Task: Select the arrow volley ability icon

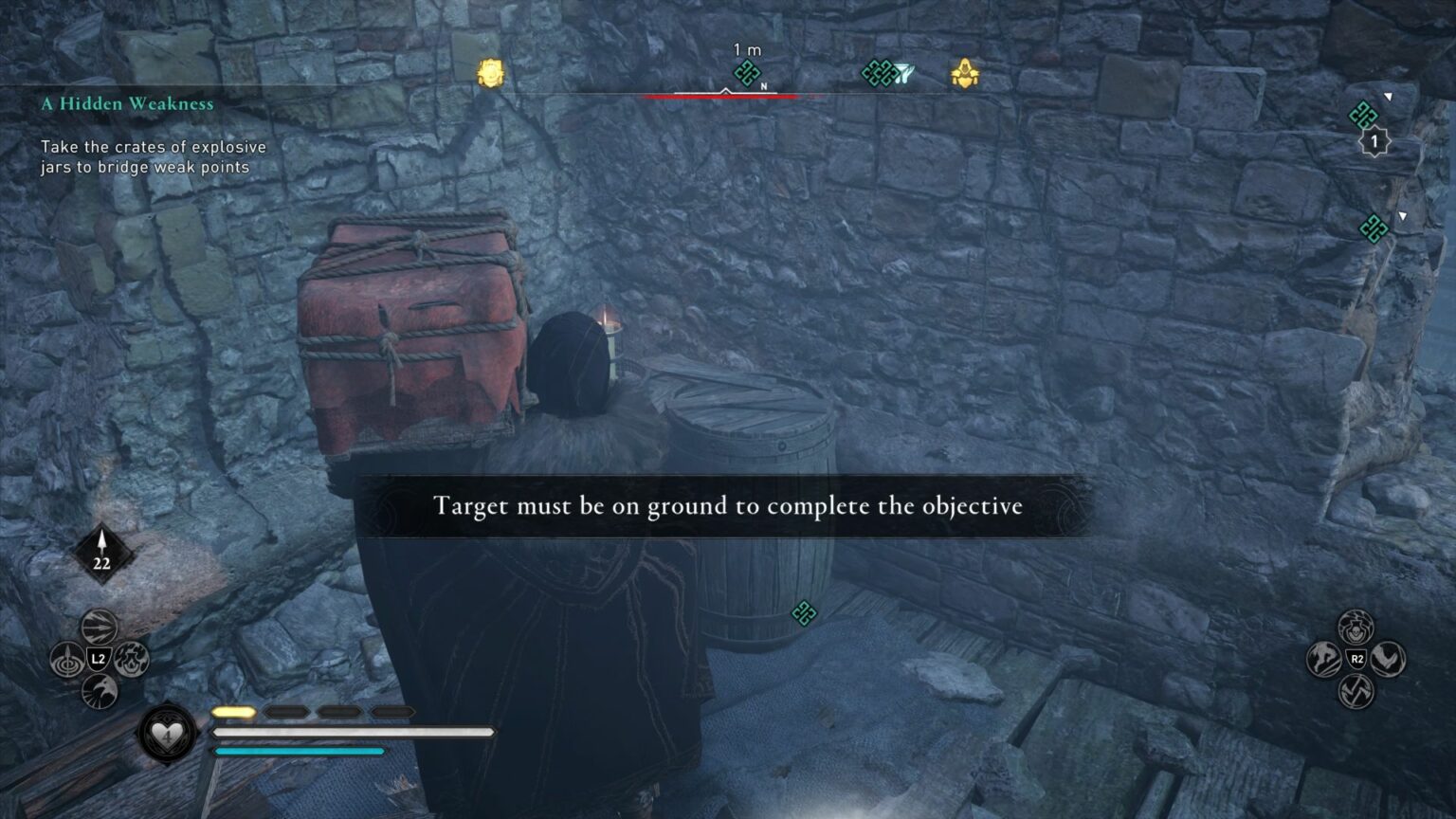Action: click(x=98, y=625)
